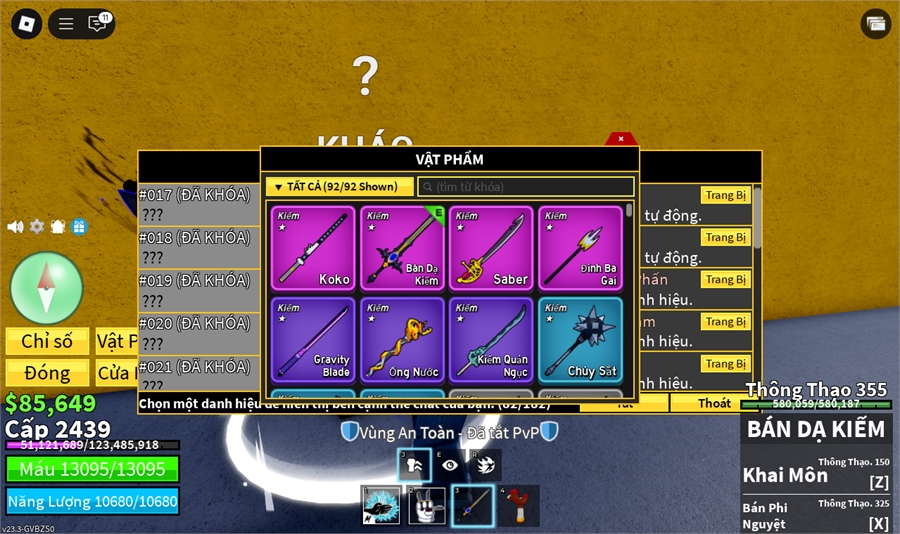900x534 pixels.
Task: Open the Chỉ số stats menu
Action: [47, 341]
